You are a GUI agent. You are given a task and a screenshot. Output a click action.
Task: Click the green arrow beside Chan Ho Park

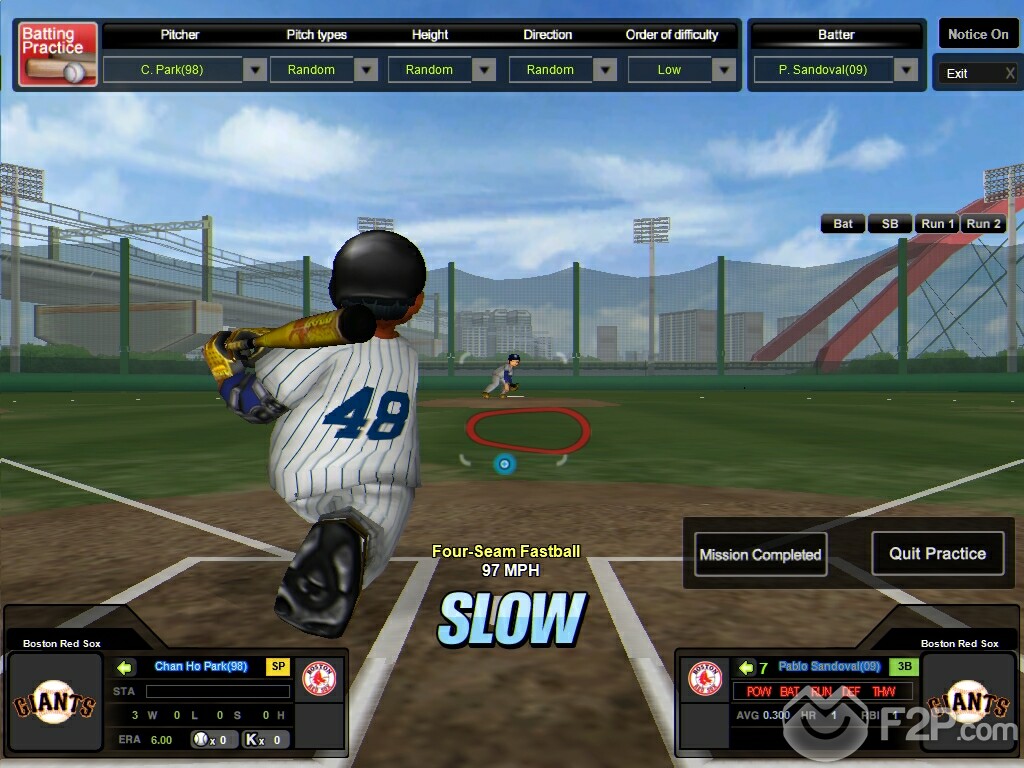(x=126, y=667)
